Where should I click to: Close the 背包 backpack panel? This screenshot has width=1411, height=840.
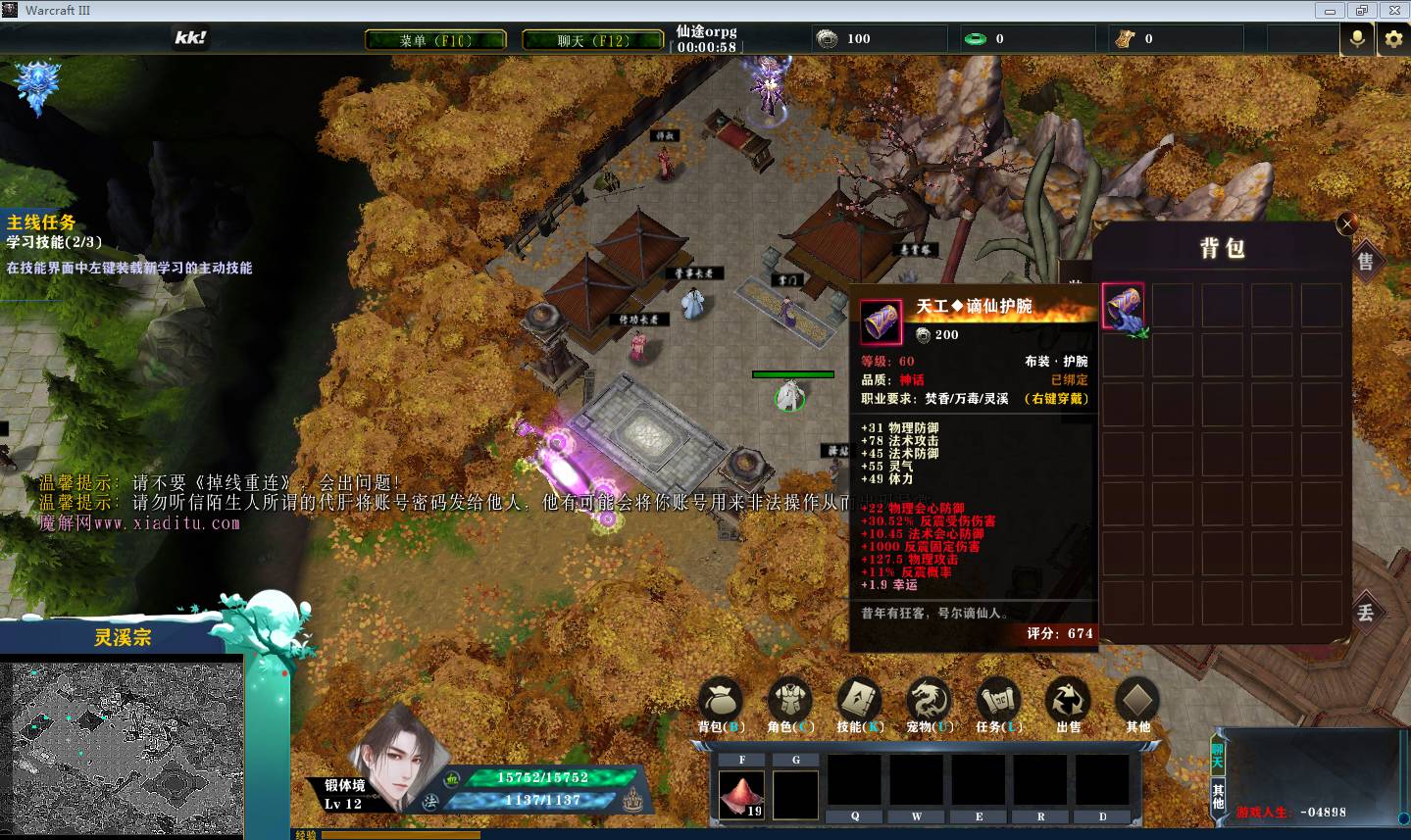click(x=1346, y=223)
